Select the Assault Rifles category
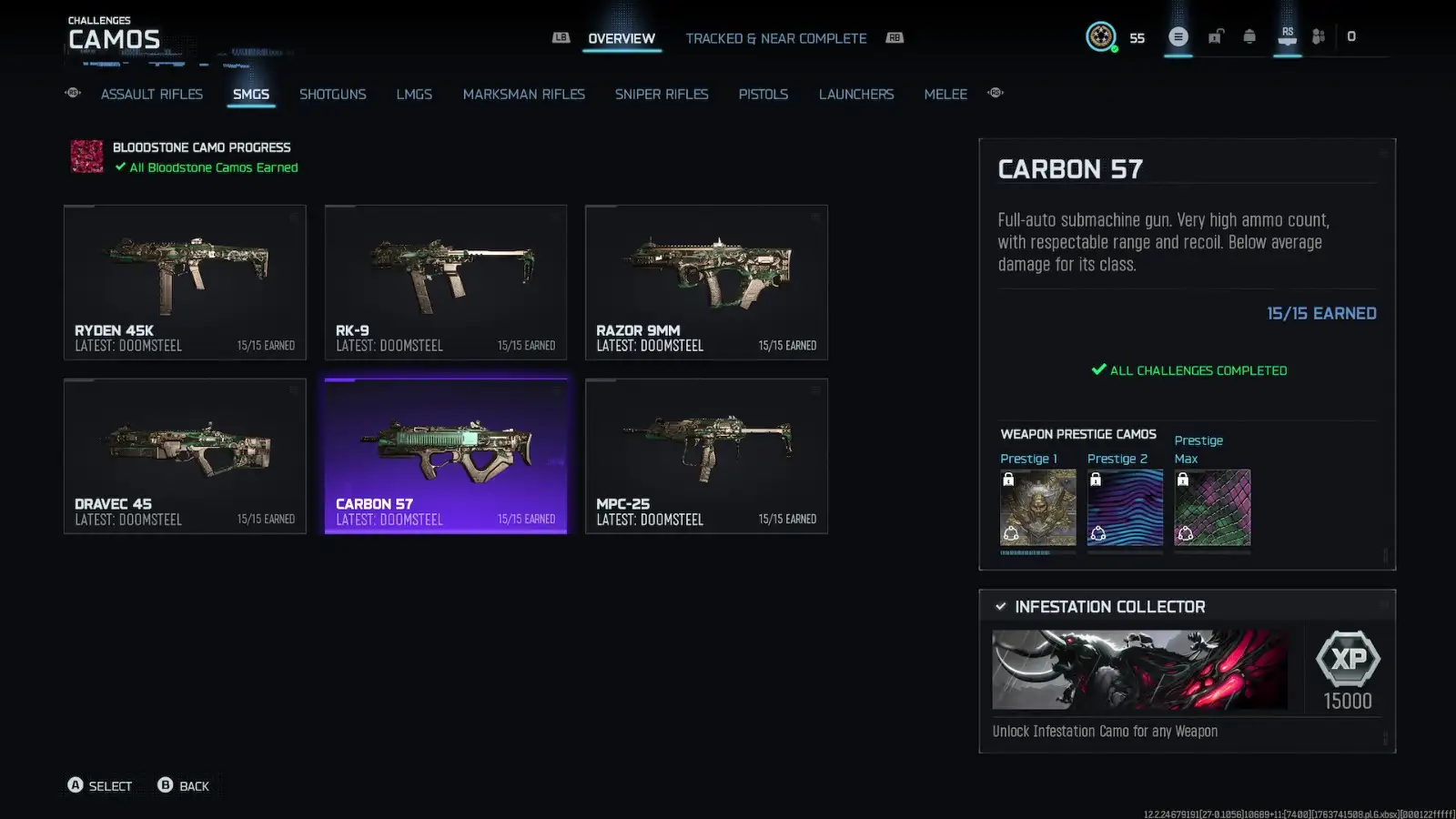 pos(152,94)
